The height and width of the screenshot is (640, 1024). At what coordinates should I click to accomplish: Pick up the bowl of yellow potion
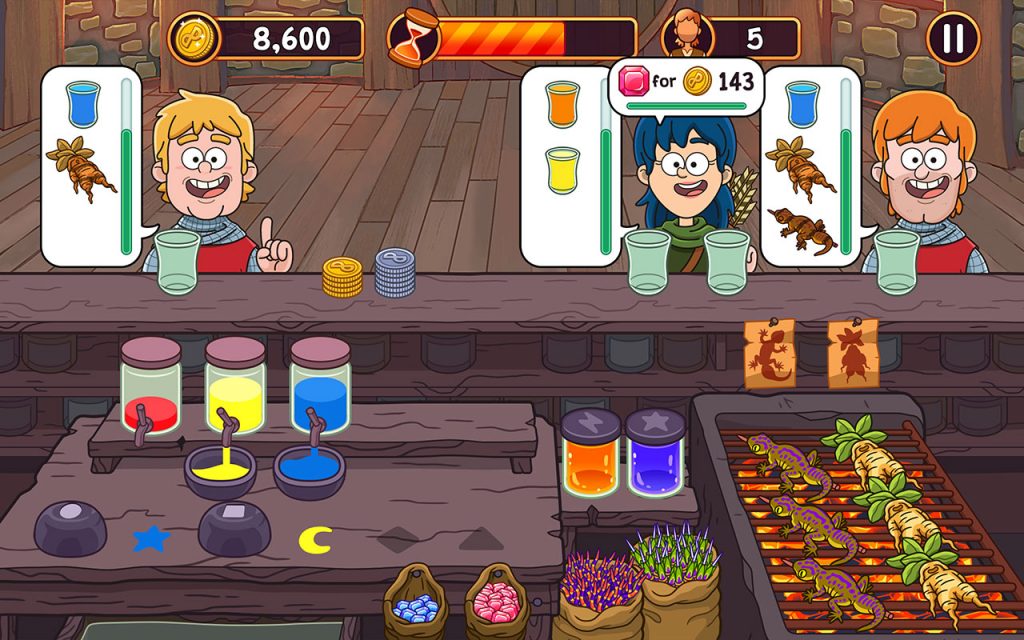220,472
